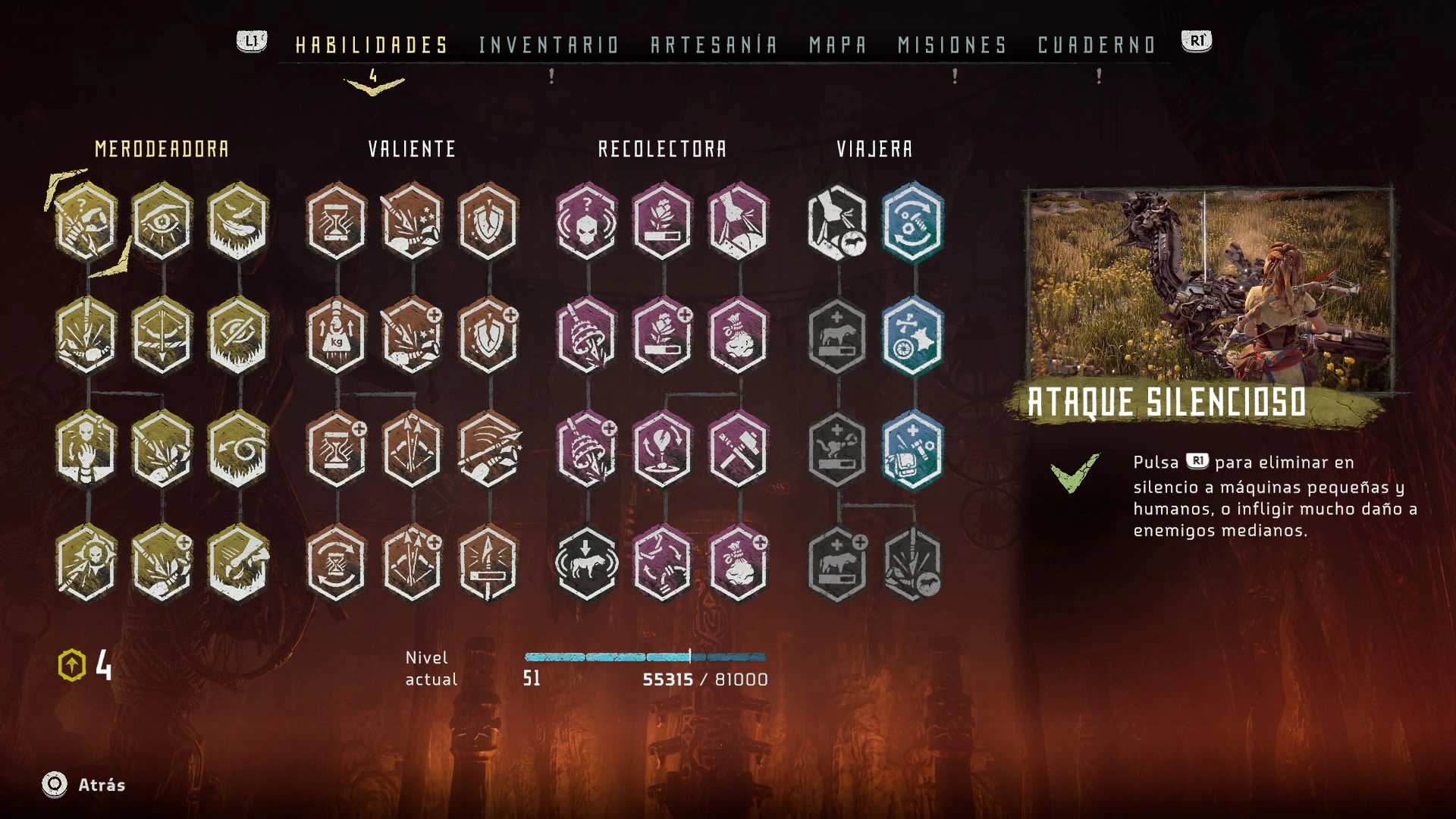Select the highlighted Ataque Silencioso skill
Image resolution: width=1456 pixels, height=819 pixels.
pos(86,221)
